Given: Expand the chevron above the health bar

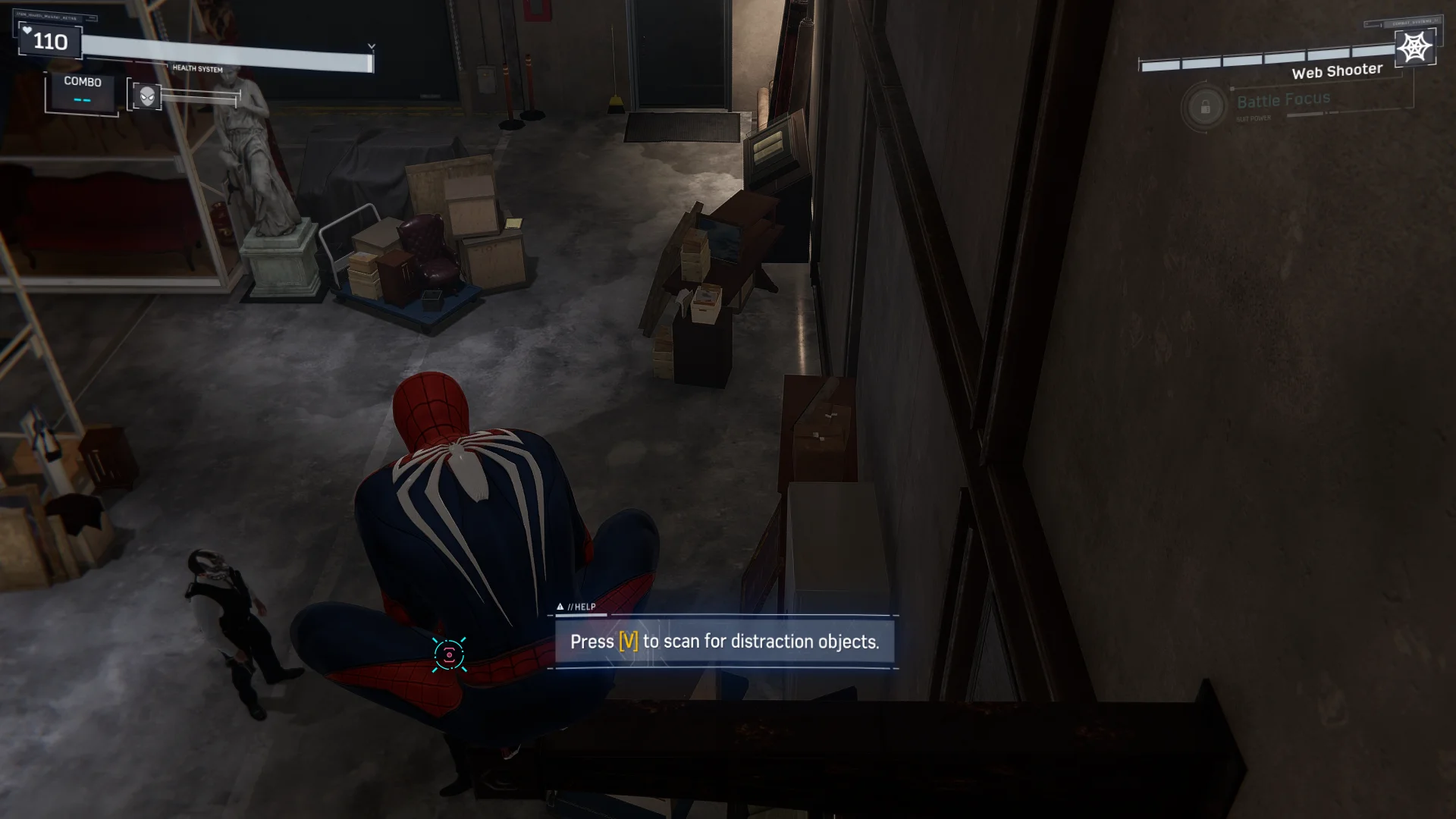Looking at the screenshot, I should pyautogui.click(x=371, y=45).
